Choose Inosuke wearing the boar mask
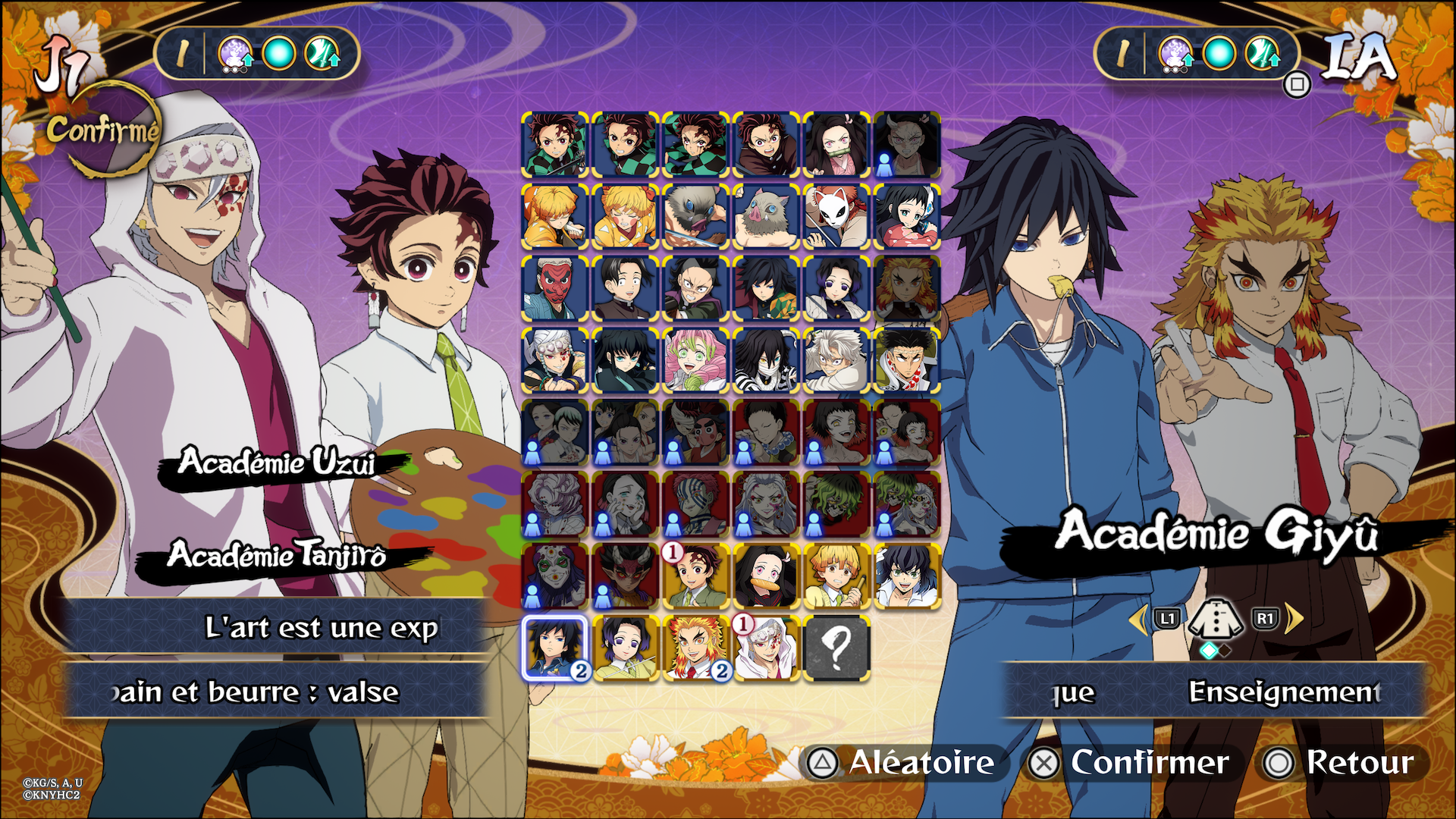The width and height of the screenshot is (1456, 819). (765, 217)
